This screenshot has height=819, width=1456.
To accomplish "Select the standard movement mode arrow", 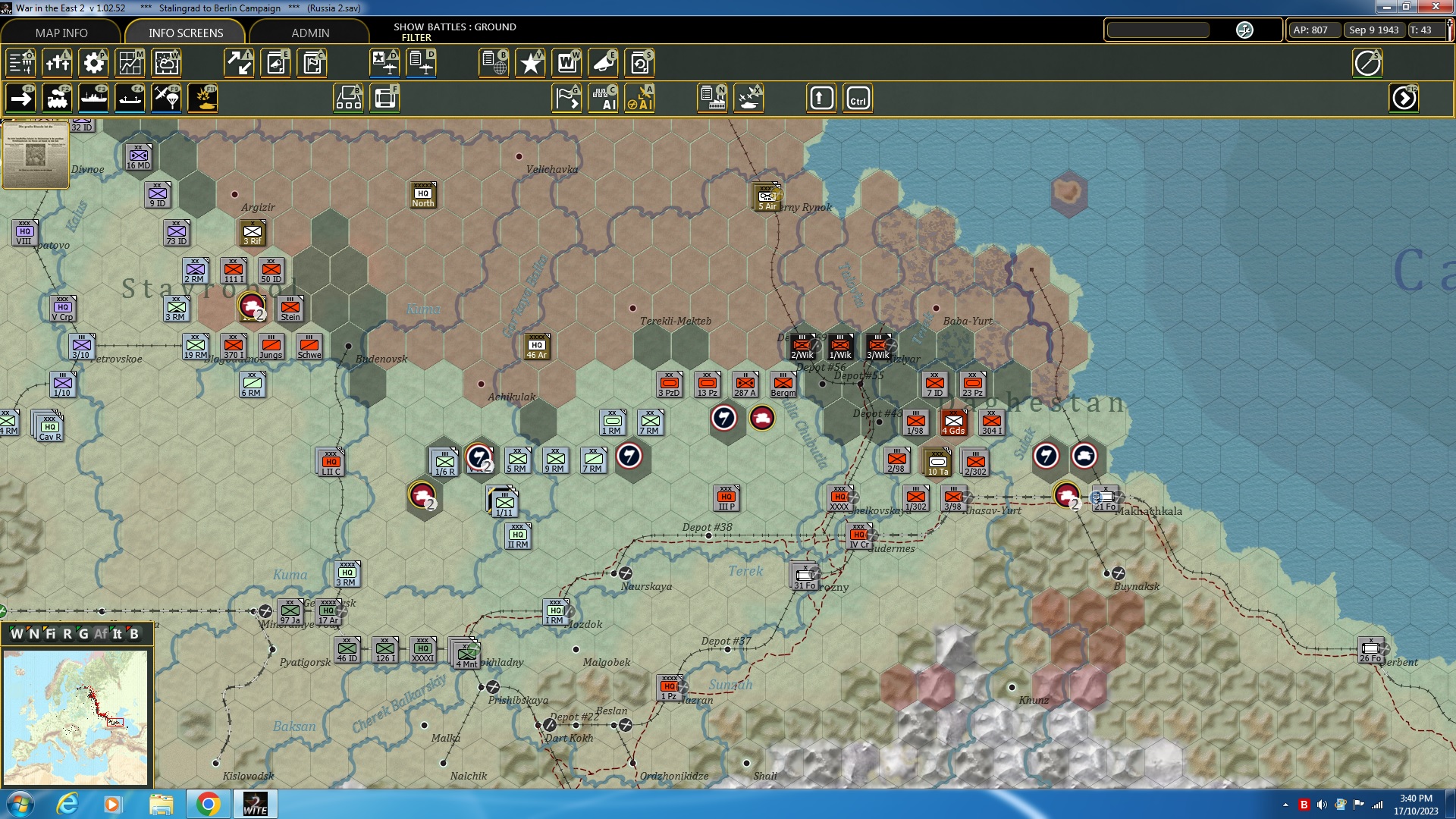I will tap(20, 98).
